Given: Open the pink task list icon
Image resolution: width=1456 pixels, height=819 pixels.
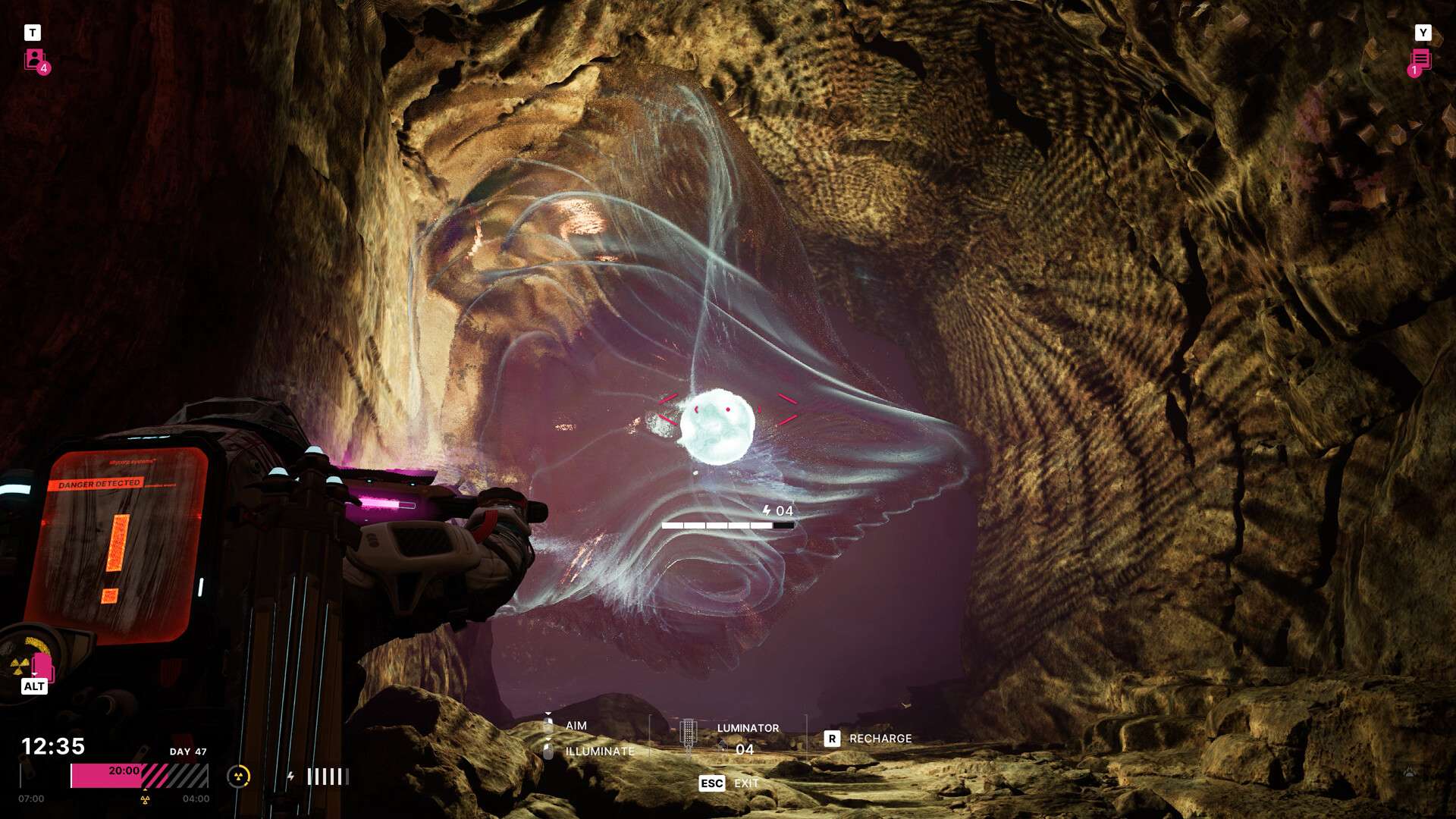Looking at the screenshot, I should pyautogui.click(x=1420, y=60).
